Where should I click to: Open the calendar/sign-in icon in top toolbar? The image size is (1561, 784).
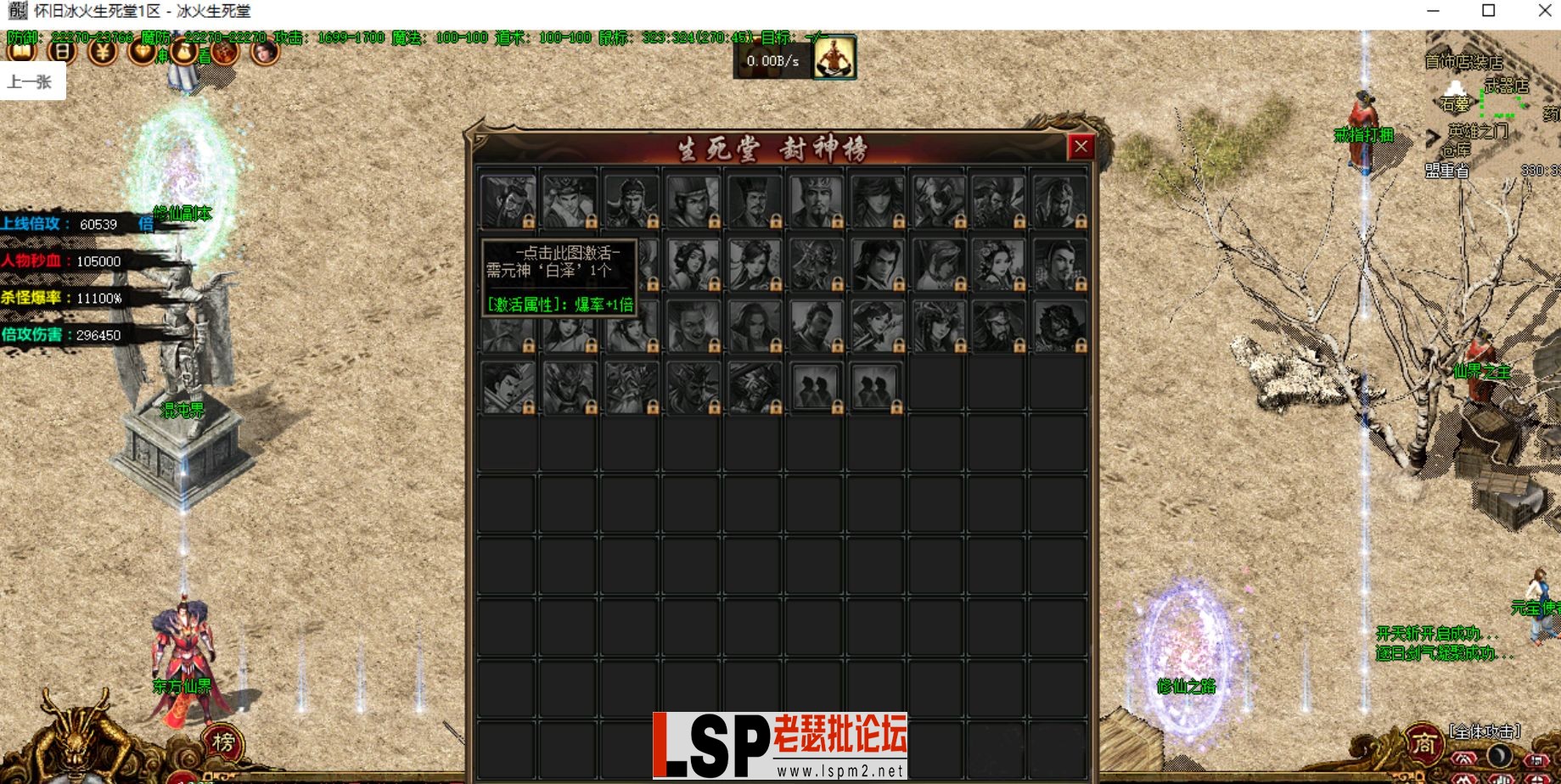pyautogui.click(x=61, y=51)
